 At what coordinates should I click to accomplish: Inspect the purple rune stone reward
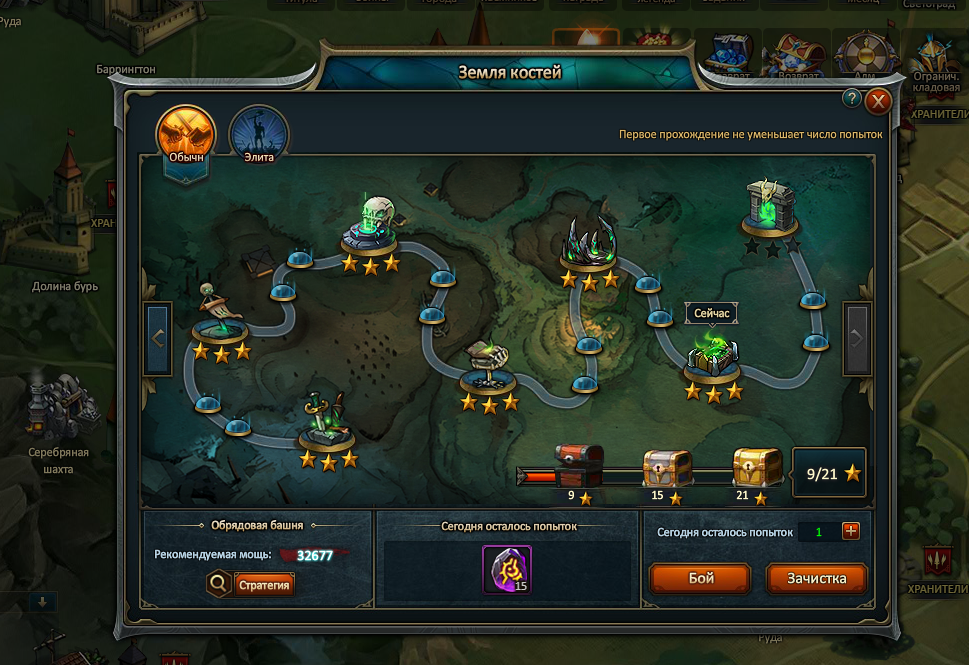[x=507, y=569]
